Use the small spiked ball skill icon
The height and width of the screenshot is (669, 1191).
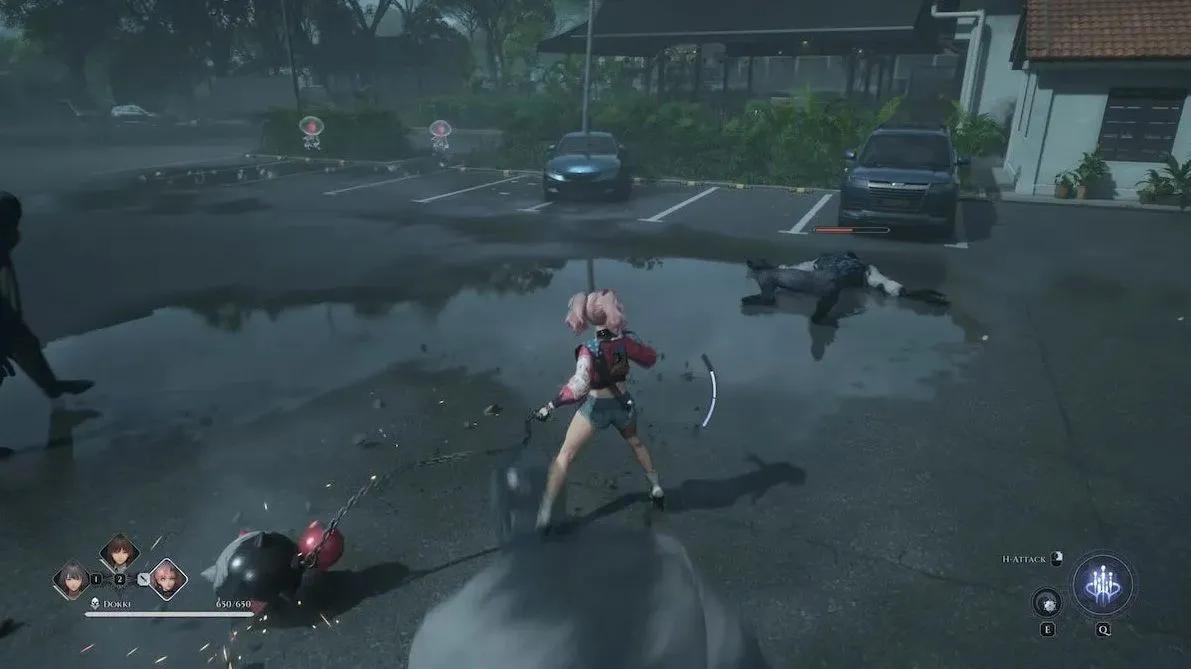(x=1046, y=602)
